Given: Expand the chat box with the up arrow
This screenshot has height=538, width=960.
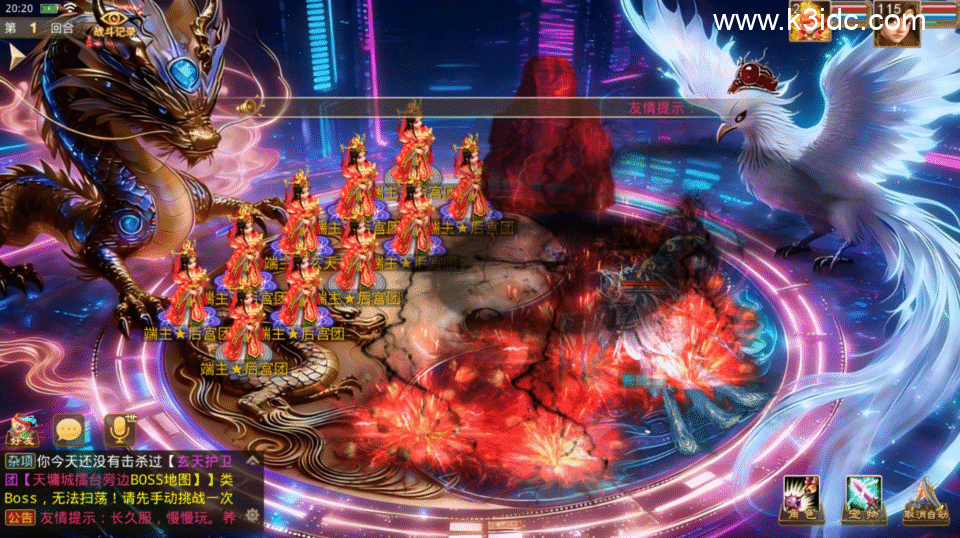Looking at the screenshot, I should tap(253, 461).
